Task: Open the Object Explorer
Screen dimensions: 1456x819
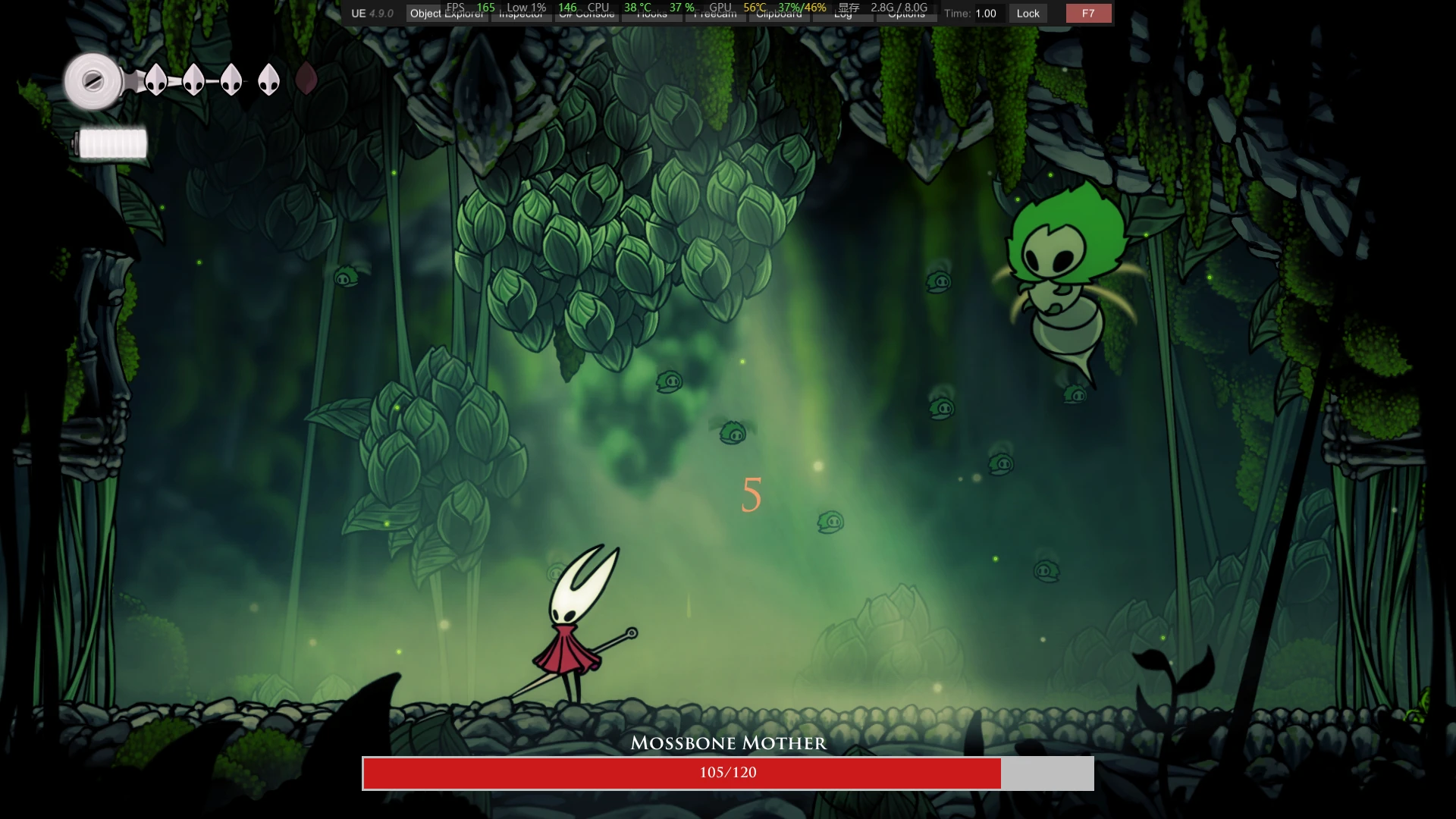Action: pyautogui.click(x=446, y=13)
